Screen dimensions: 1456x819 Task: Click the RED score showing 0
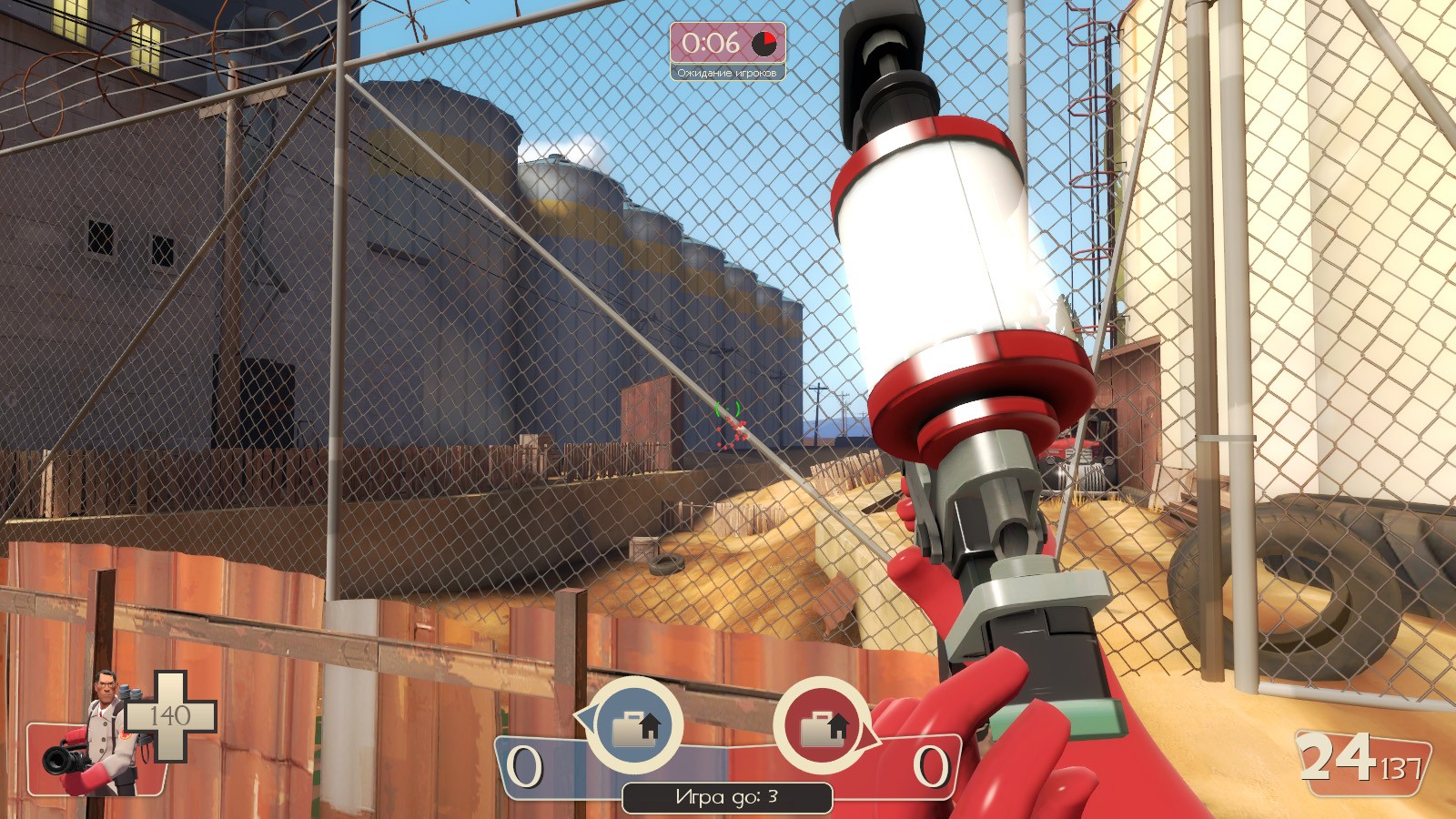pos(932,767)
